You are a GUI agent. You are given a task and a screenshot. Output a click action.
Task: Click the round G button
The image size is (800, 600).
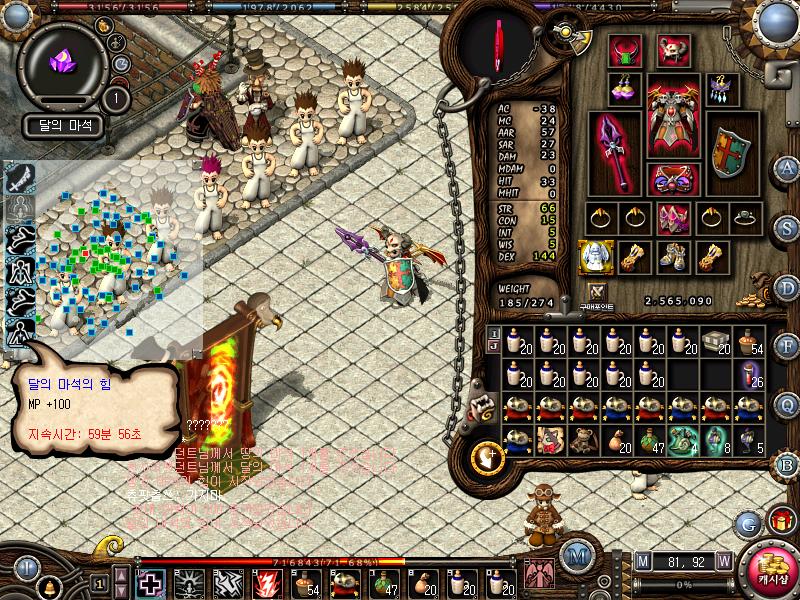tap(746, 522)
